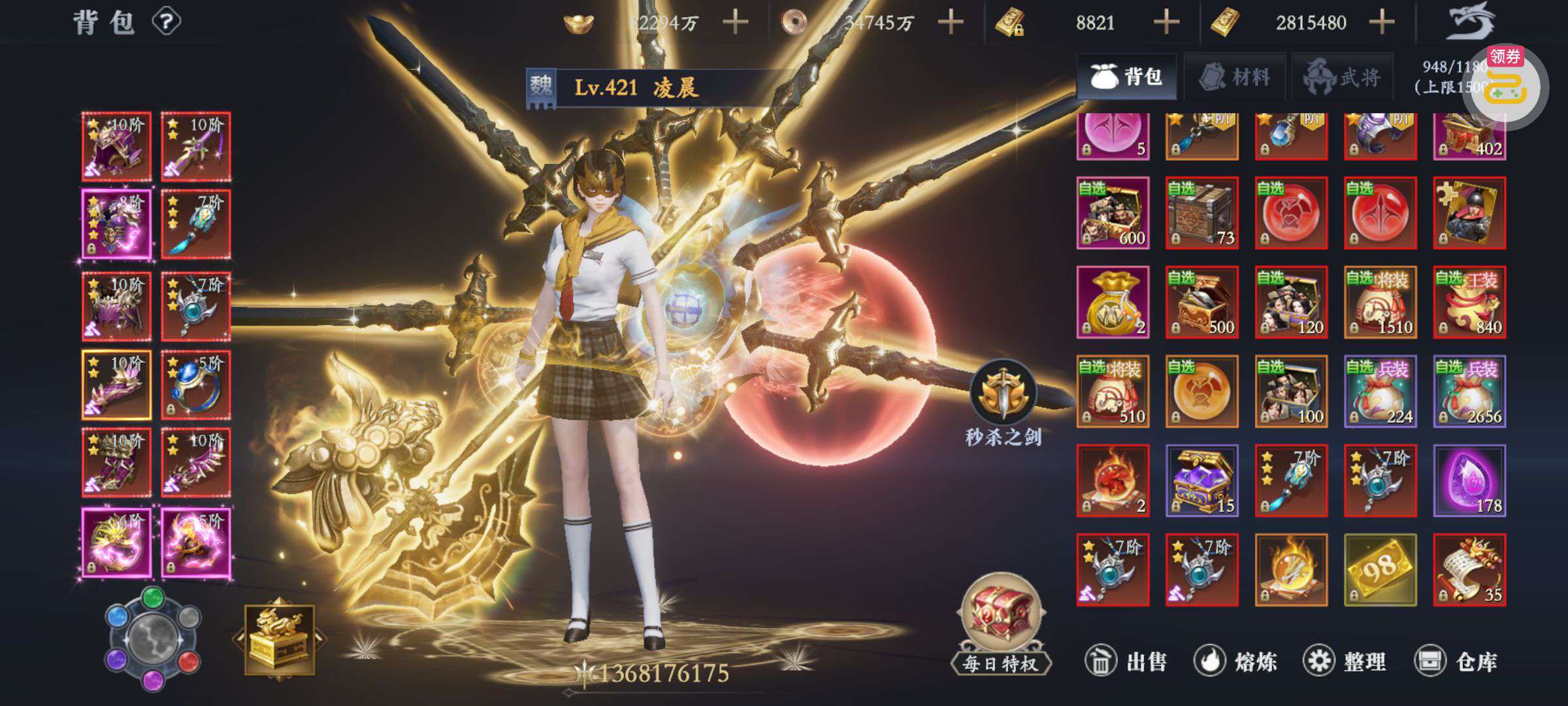Add more copper coins with plus button
The image size is (1568, 706).
point(951,23)
